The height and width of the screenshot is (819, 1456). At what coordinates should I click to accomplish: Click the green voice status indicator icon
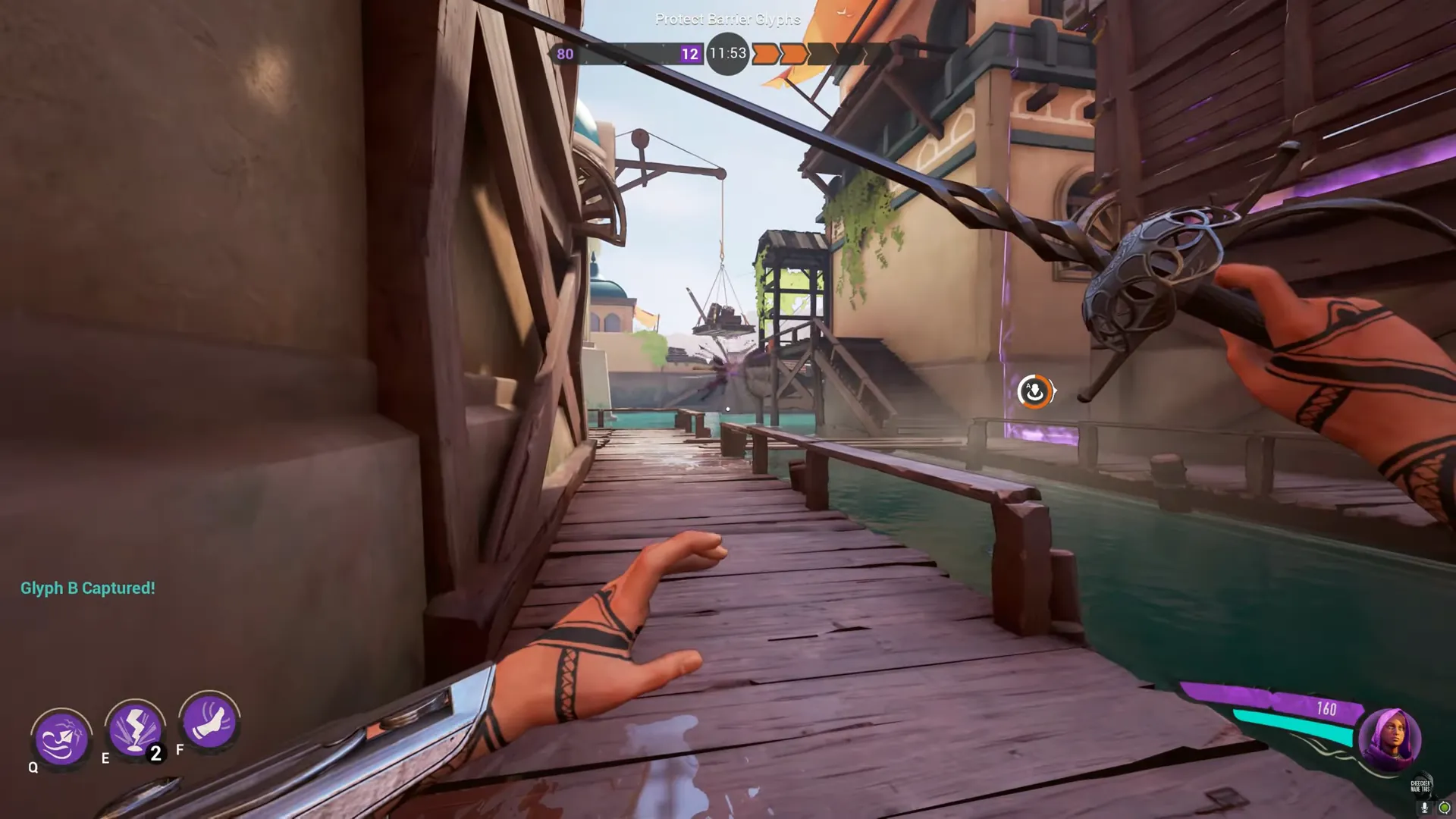(1445, 807)
